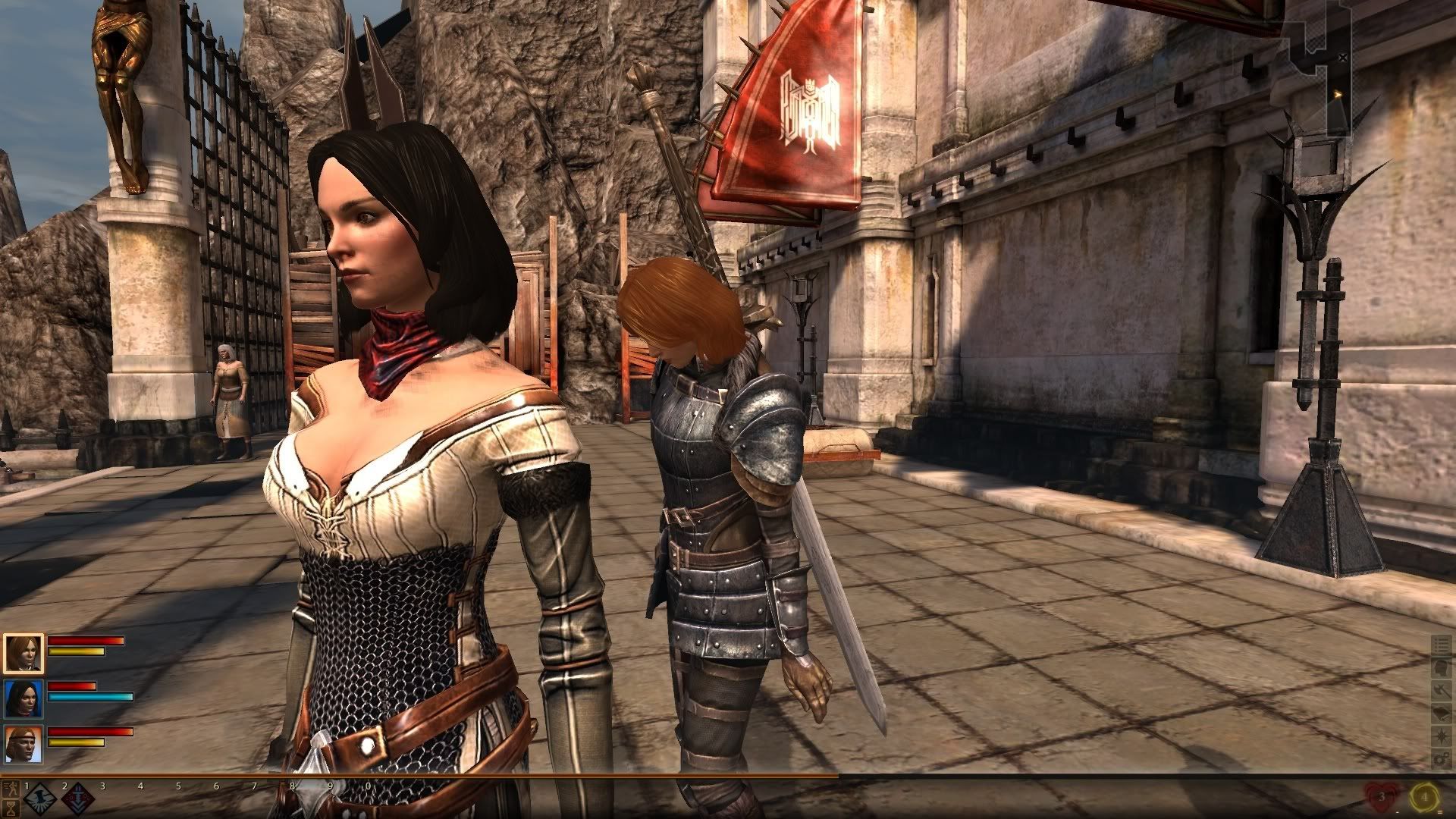
Task: Open the character head profile icon
Action: [x=1440, y=668]
